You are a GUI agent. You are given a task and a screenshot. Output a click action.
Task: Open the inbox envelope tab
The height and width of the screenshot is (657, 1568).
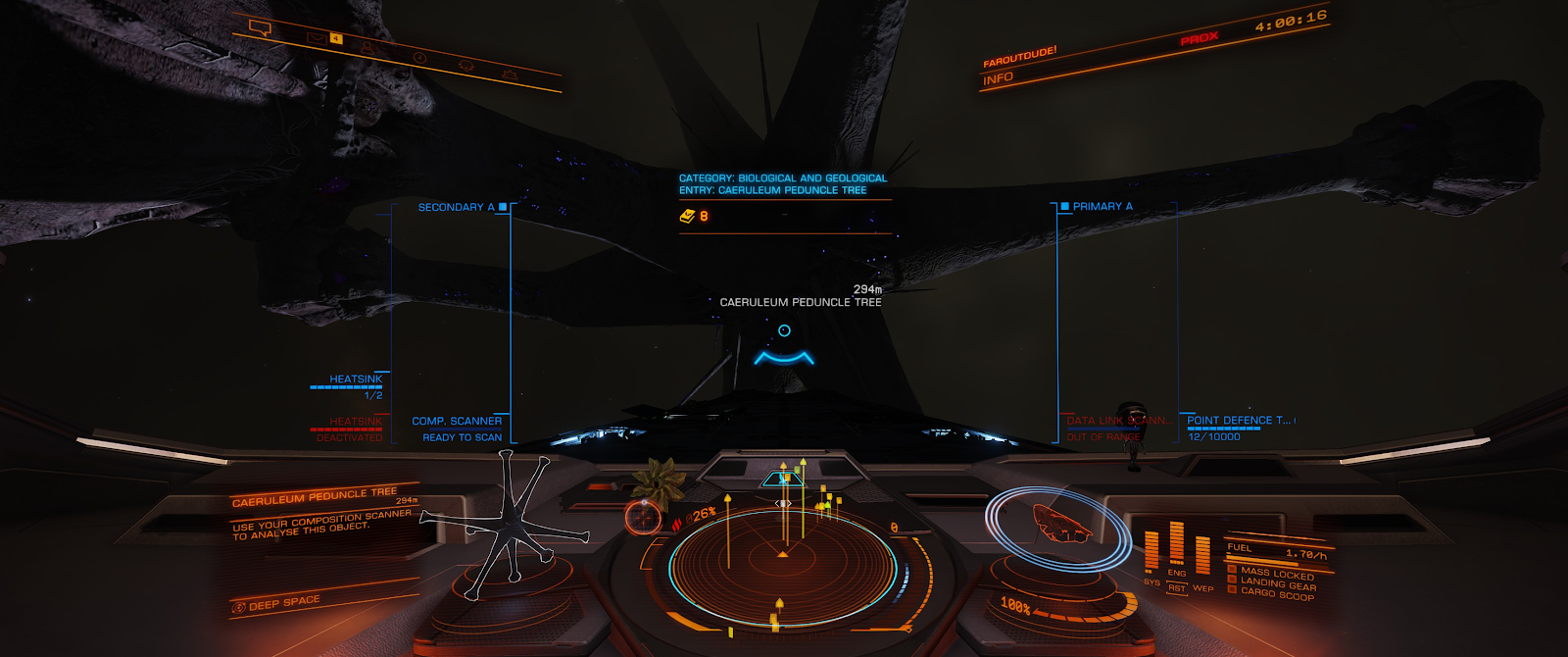315,38
